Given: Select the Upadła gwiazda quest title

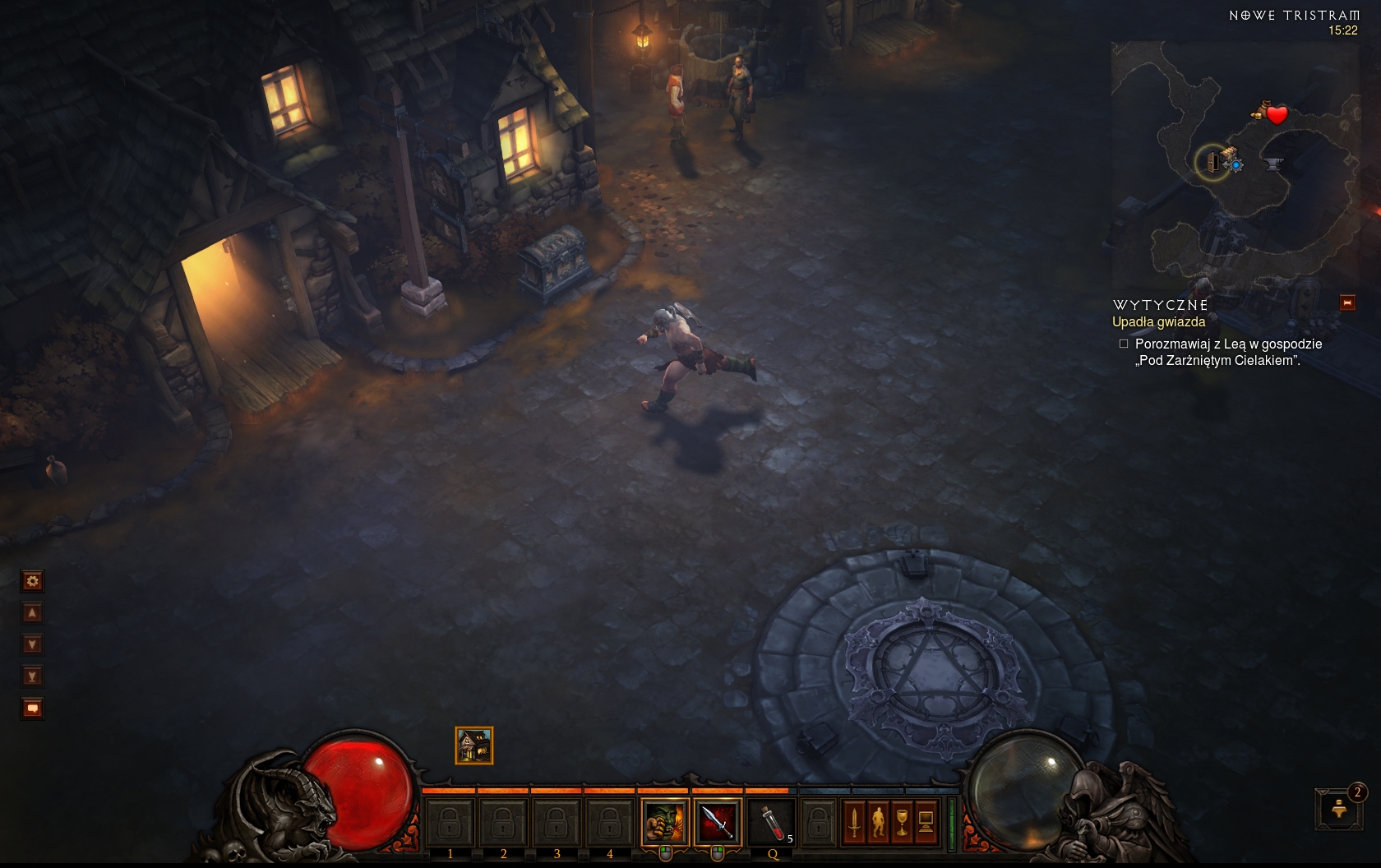Looking at the screenshot, I should coord(1158,322).
